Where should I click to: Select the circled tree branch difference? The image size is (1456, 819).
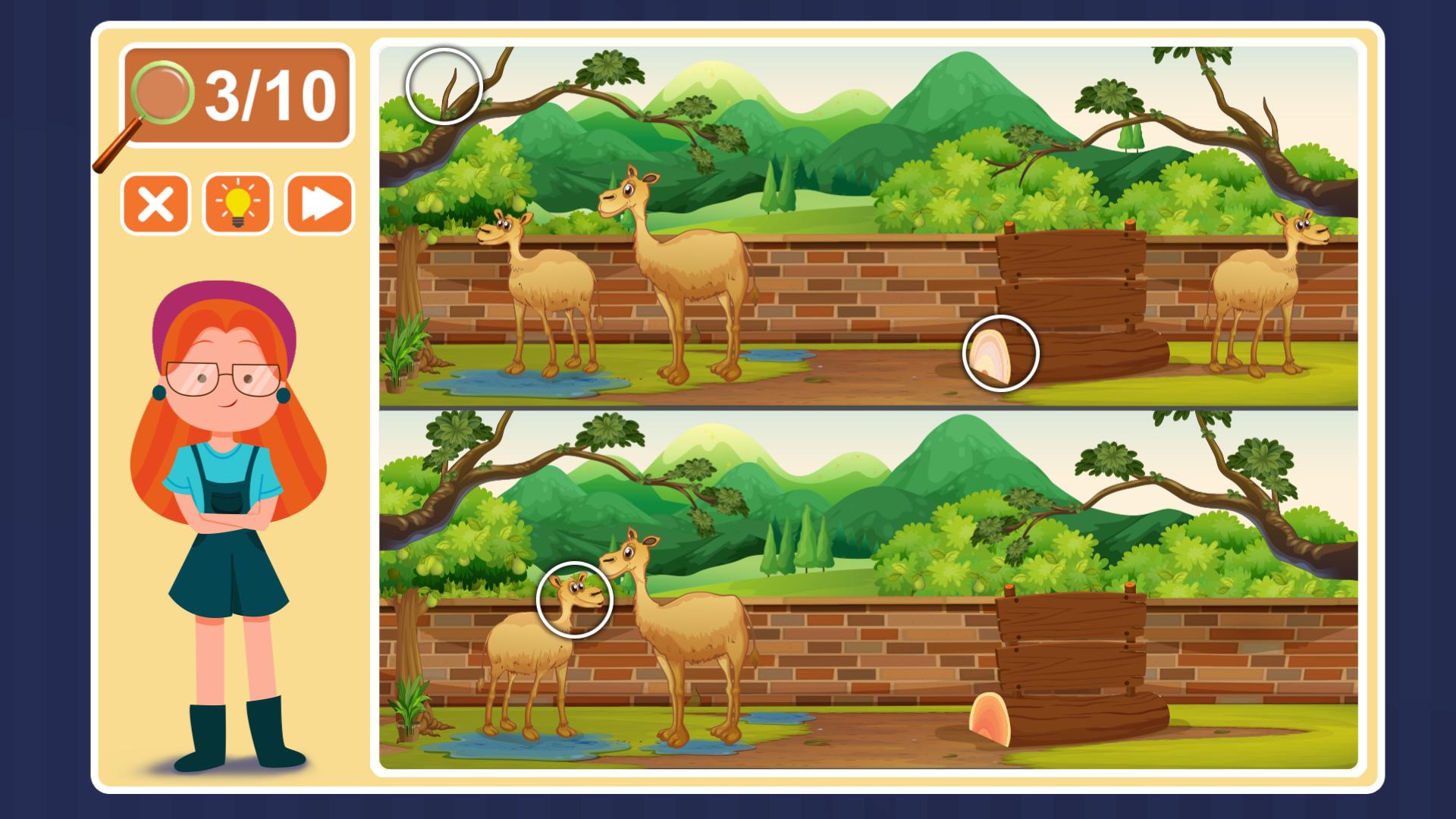[x=444, y=85]
